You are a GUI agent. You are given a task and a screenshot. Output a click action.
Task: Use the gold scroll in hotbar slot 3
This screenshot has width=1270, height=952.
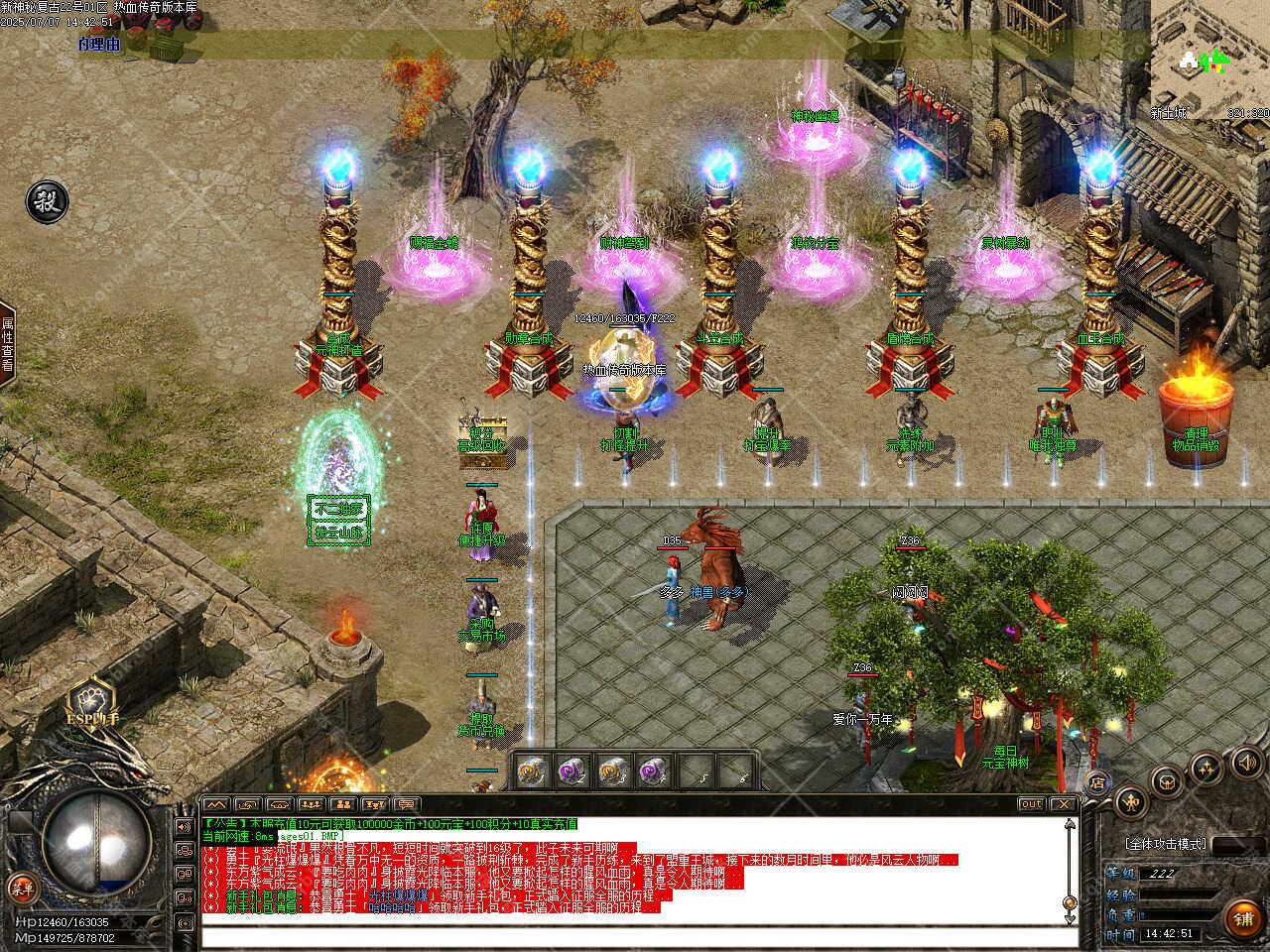click(614, 770)
